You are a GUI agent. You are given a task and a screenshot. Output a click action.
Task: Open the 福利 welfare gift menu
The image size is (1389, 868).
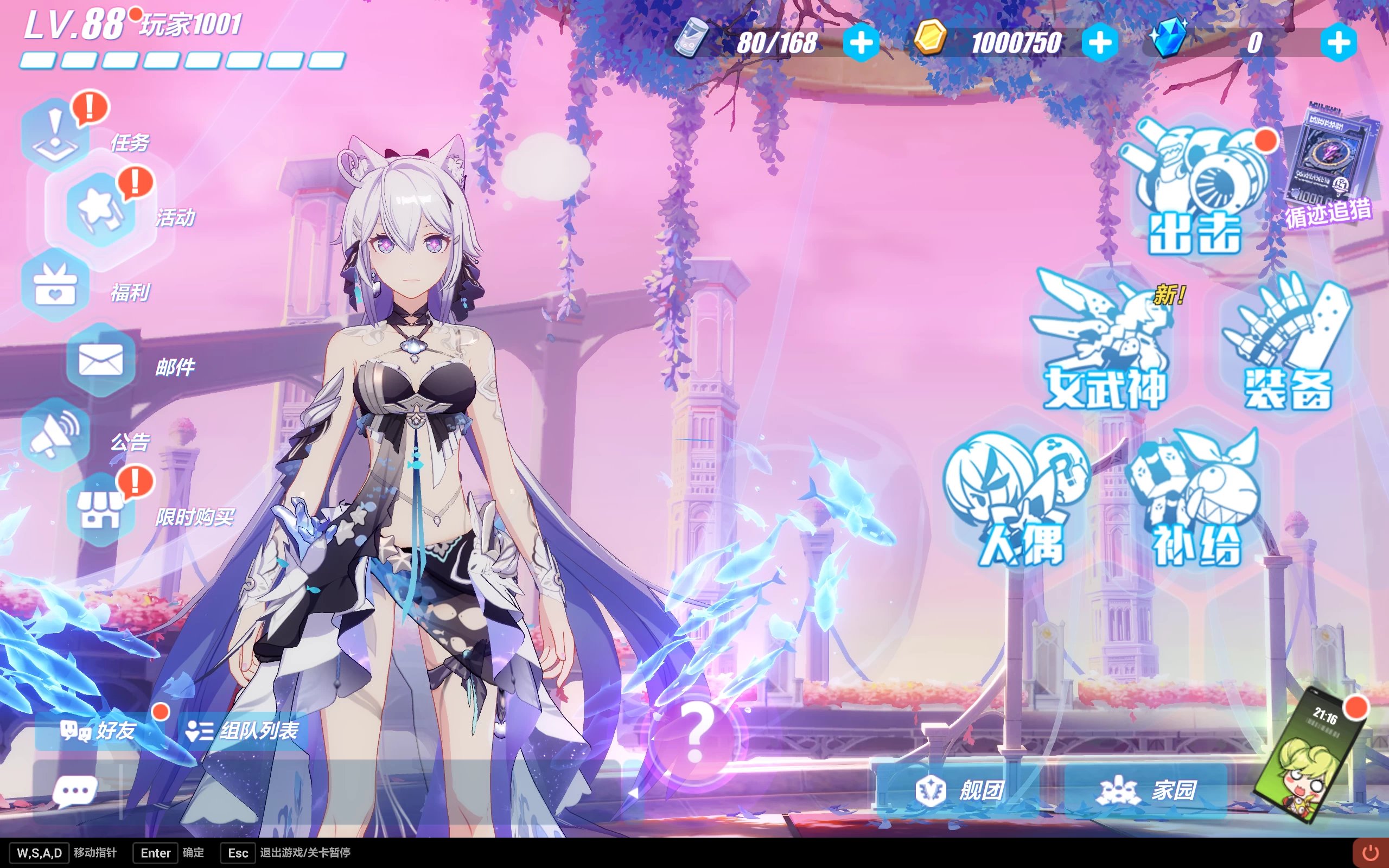56,285
